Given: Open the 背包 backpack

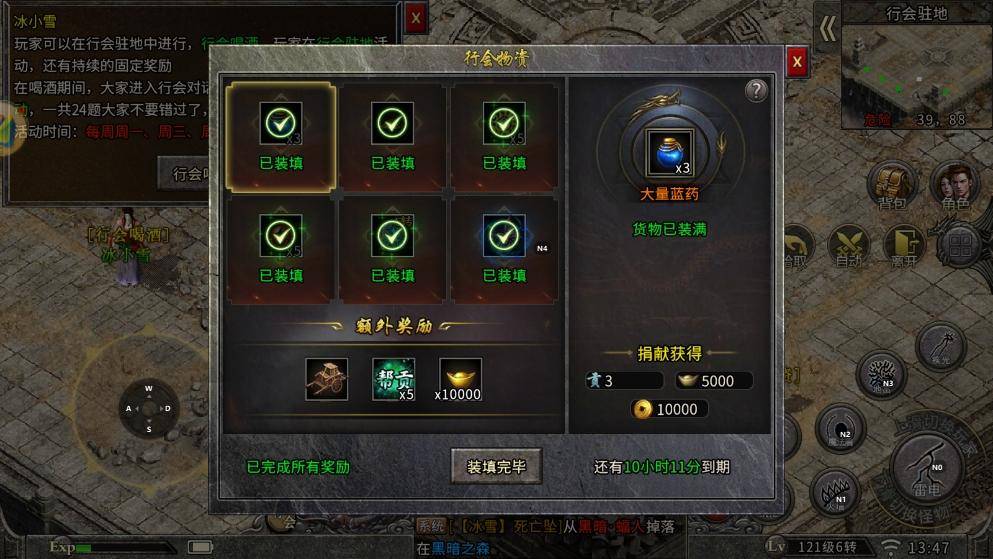Looking at the screenshot, I should [892, 186].
